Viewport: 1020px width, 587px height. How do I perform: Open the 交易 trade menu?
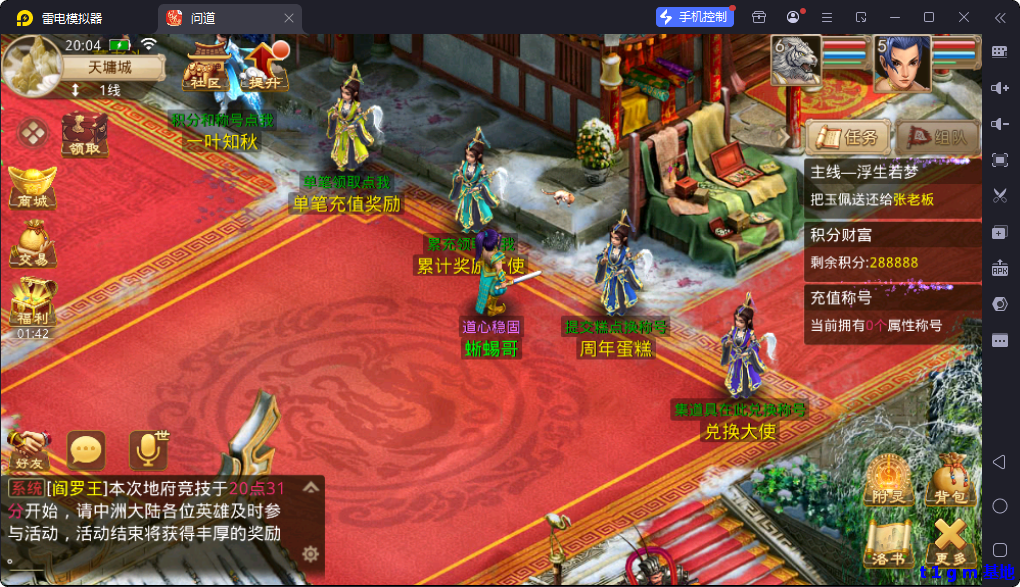pyautogui.click(x=31, y=245)
